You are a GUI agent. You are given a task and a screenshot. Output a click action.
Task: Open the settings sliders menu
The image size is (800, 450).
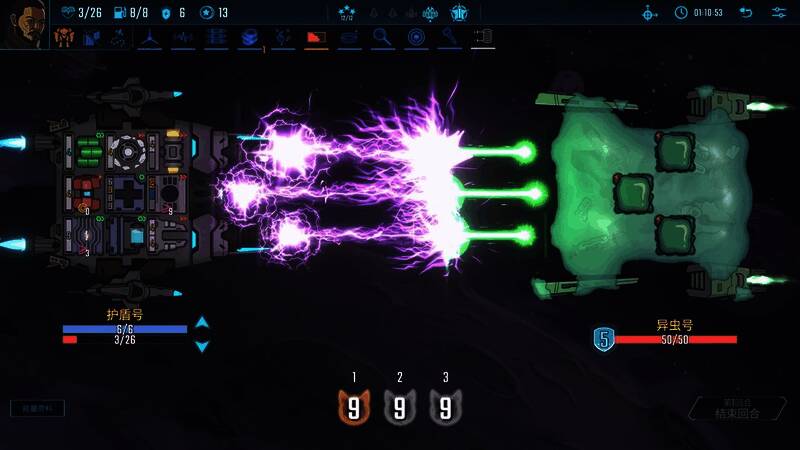[x=779, y=13]
